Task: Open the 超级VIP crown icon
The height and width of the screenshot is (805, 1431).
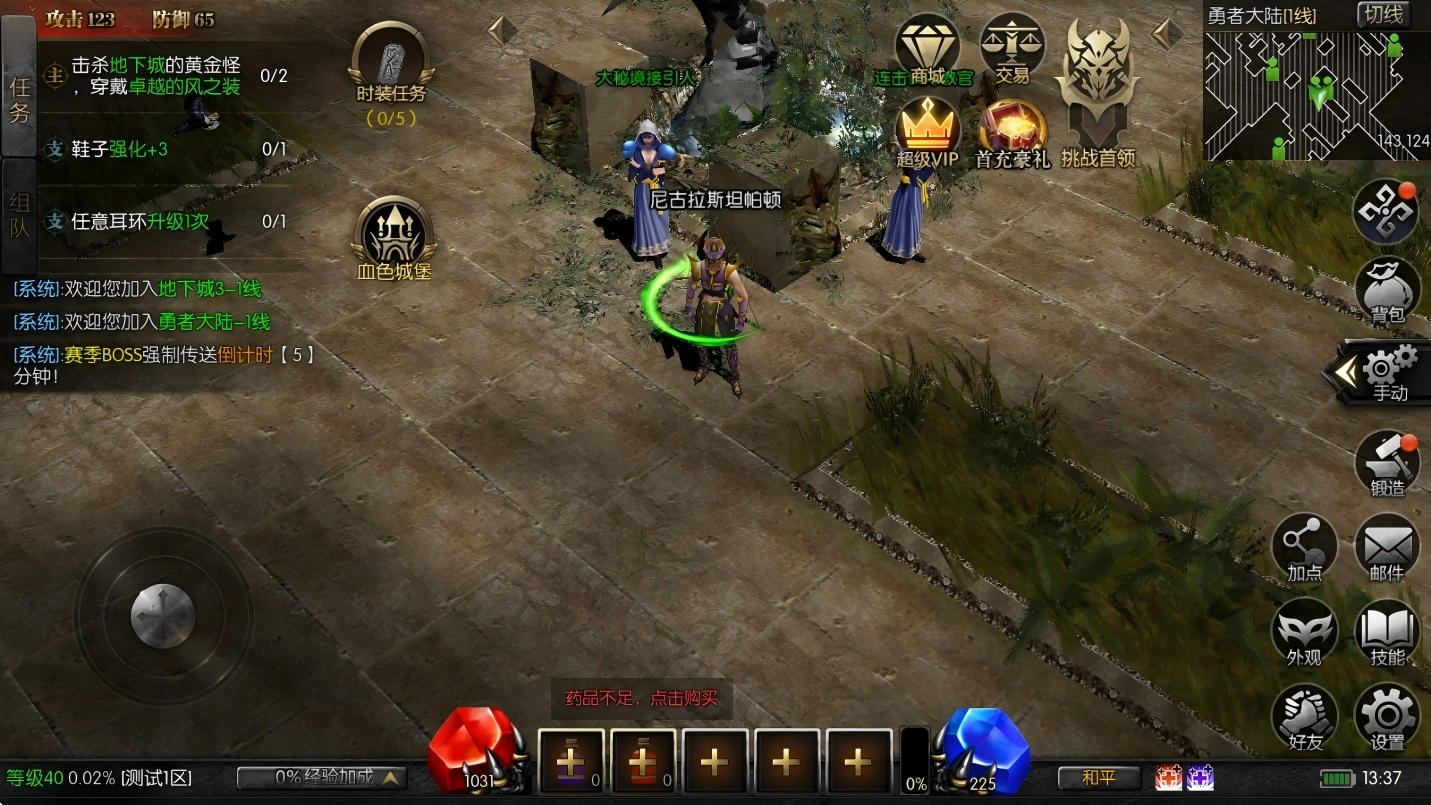Action: pos(927,133)
